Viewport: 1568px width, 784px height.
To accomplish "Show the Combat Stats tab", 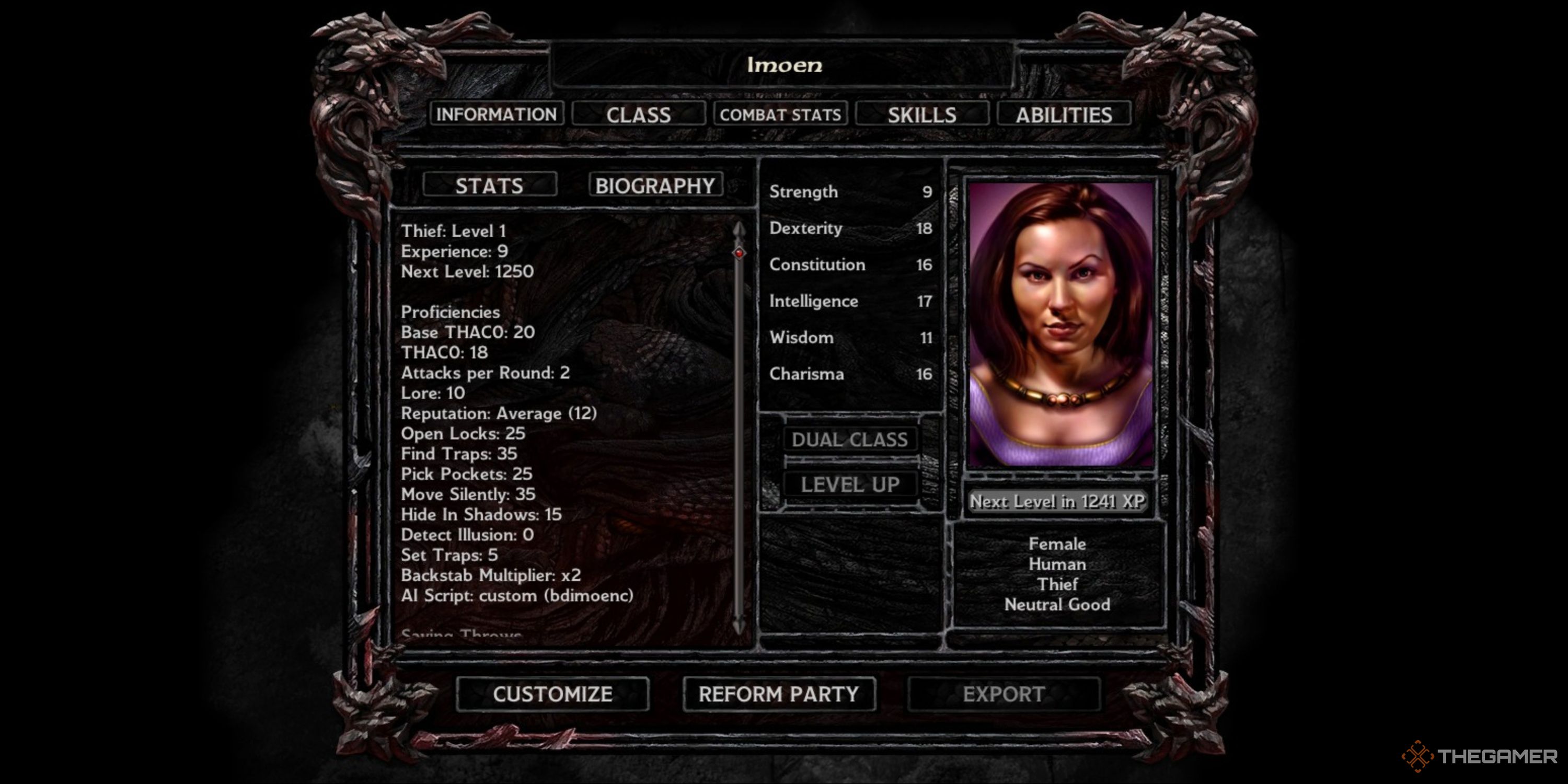I will pos(780,114).
